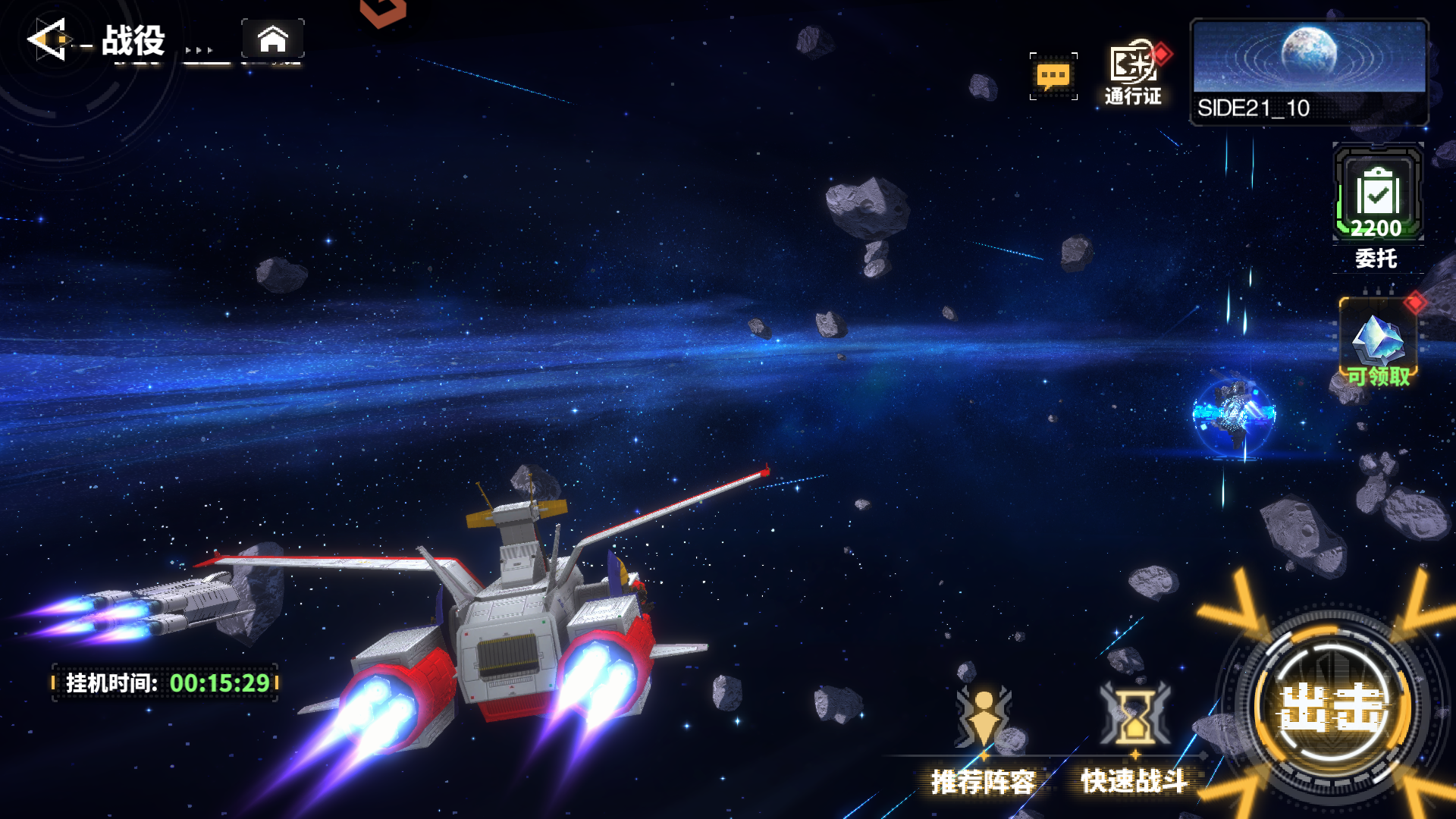The height and width of the screenshot is (819, 1456).
Task: Launch the 出击 sortie button
Action: tap(1332, 707)
